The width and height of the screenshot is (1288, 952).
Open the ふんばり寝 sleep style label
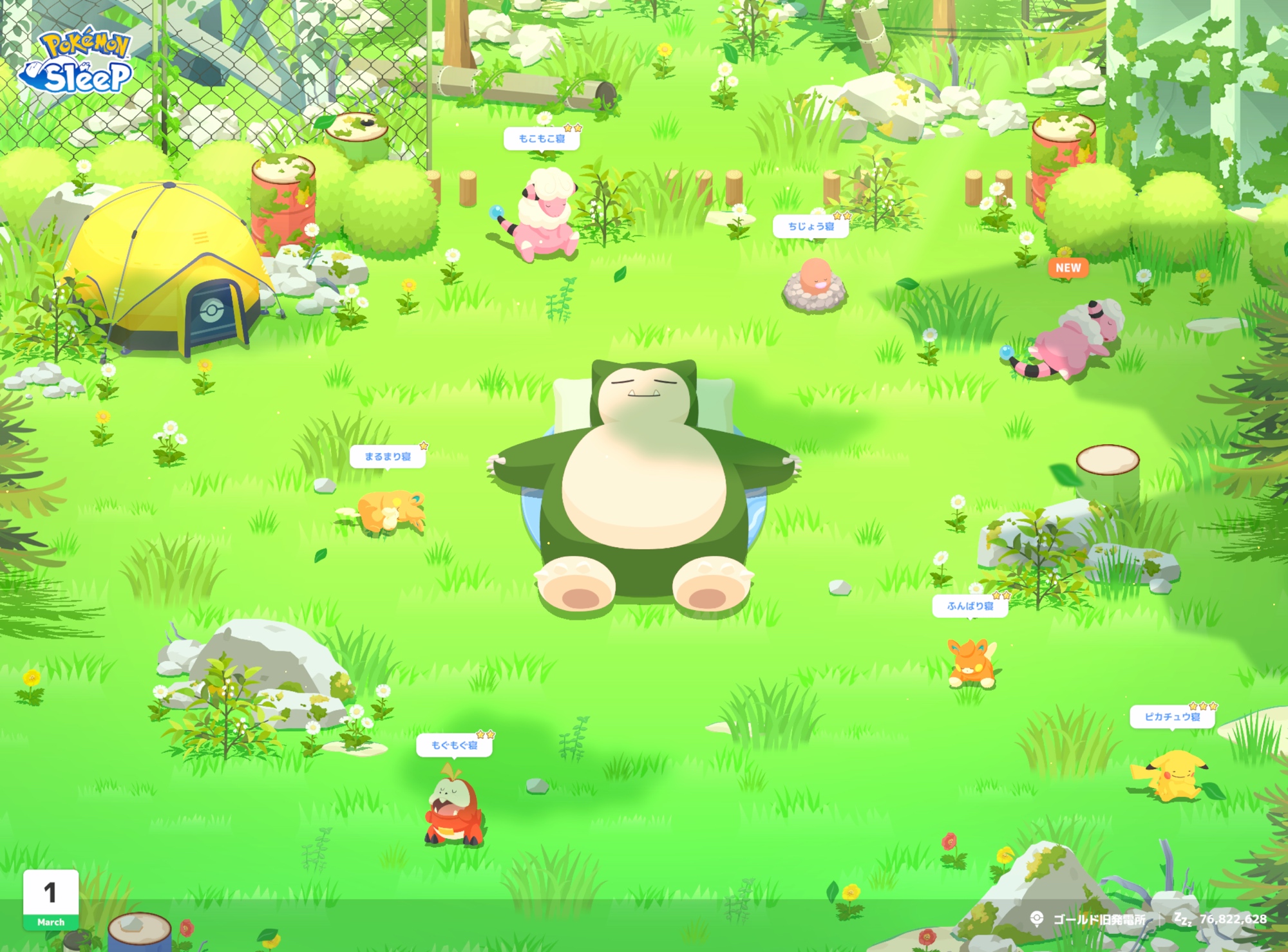coord(970,606)
